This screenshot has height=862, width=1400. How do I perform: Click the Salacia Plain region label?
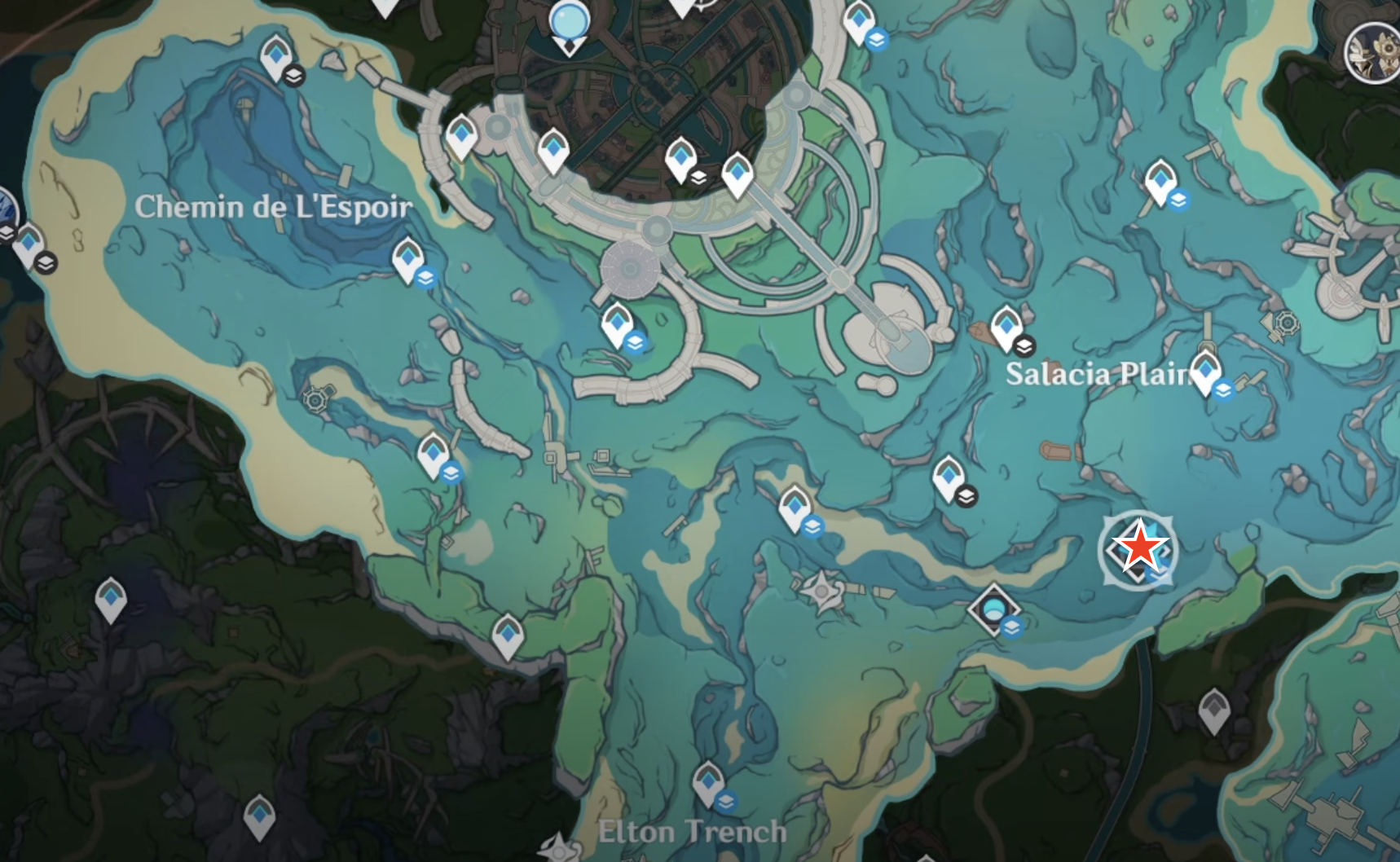[1100, 376]
